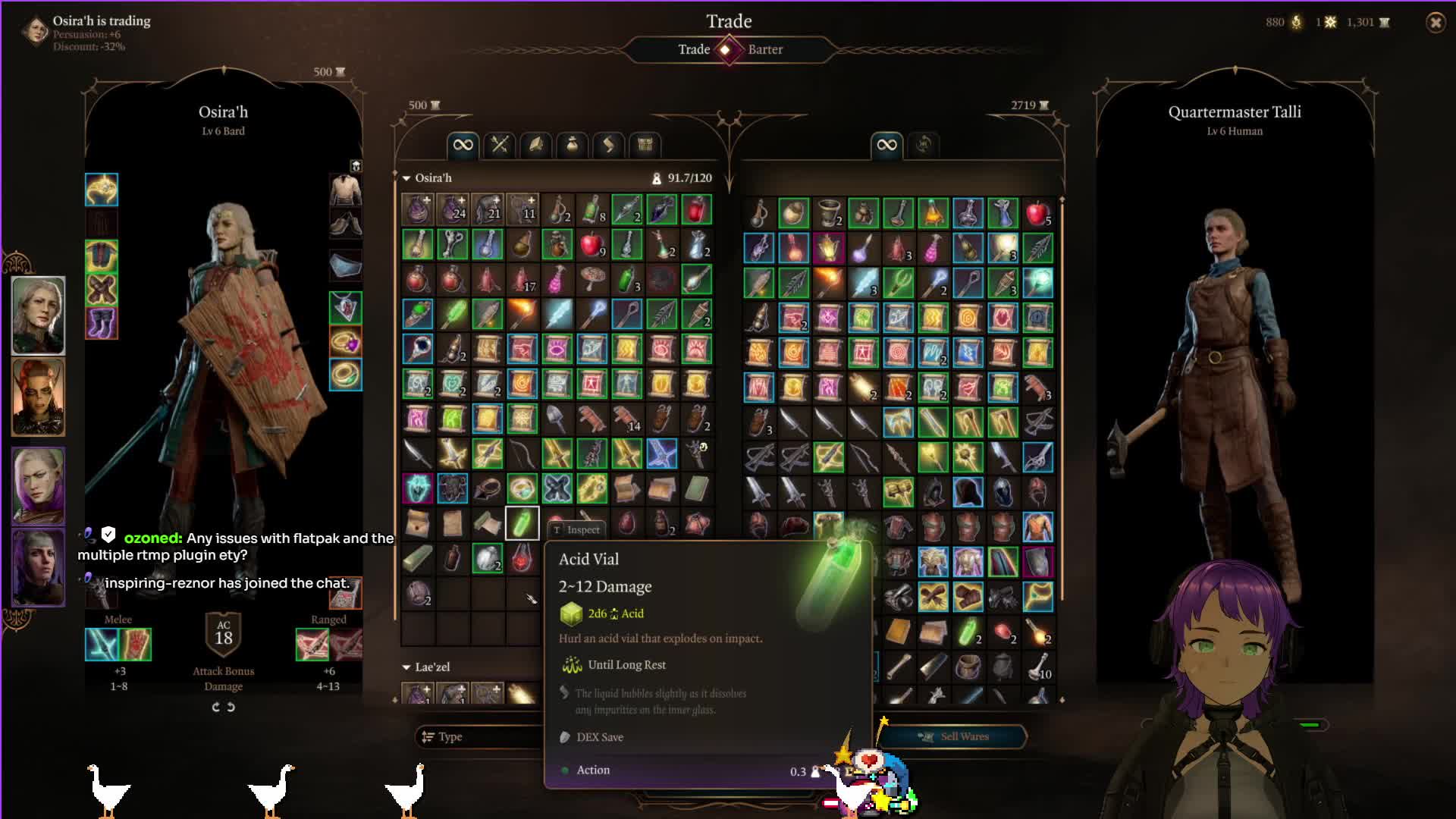Switch to the Barter mode
Viewport: 1456px width, 819px height.
[765, 49]
